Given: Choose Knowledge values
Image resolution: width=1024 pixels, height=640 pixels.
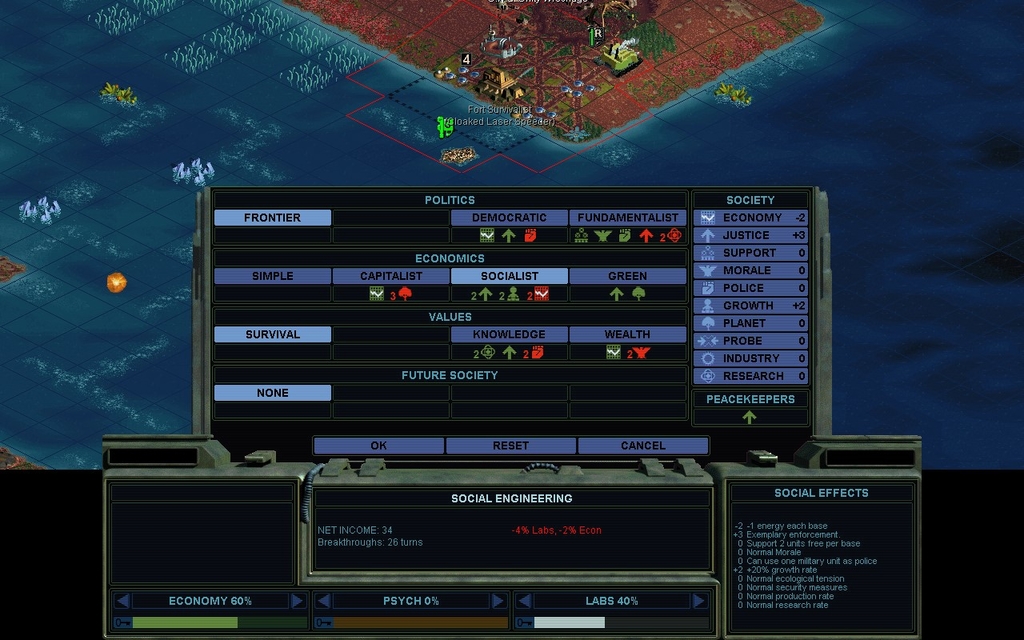Looking at the screenshot, I should click(509, 334).
